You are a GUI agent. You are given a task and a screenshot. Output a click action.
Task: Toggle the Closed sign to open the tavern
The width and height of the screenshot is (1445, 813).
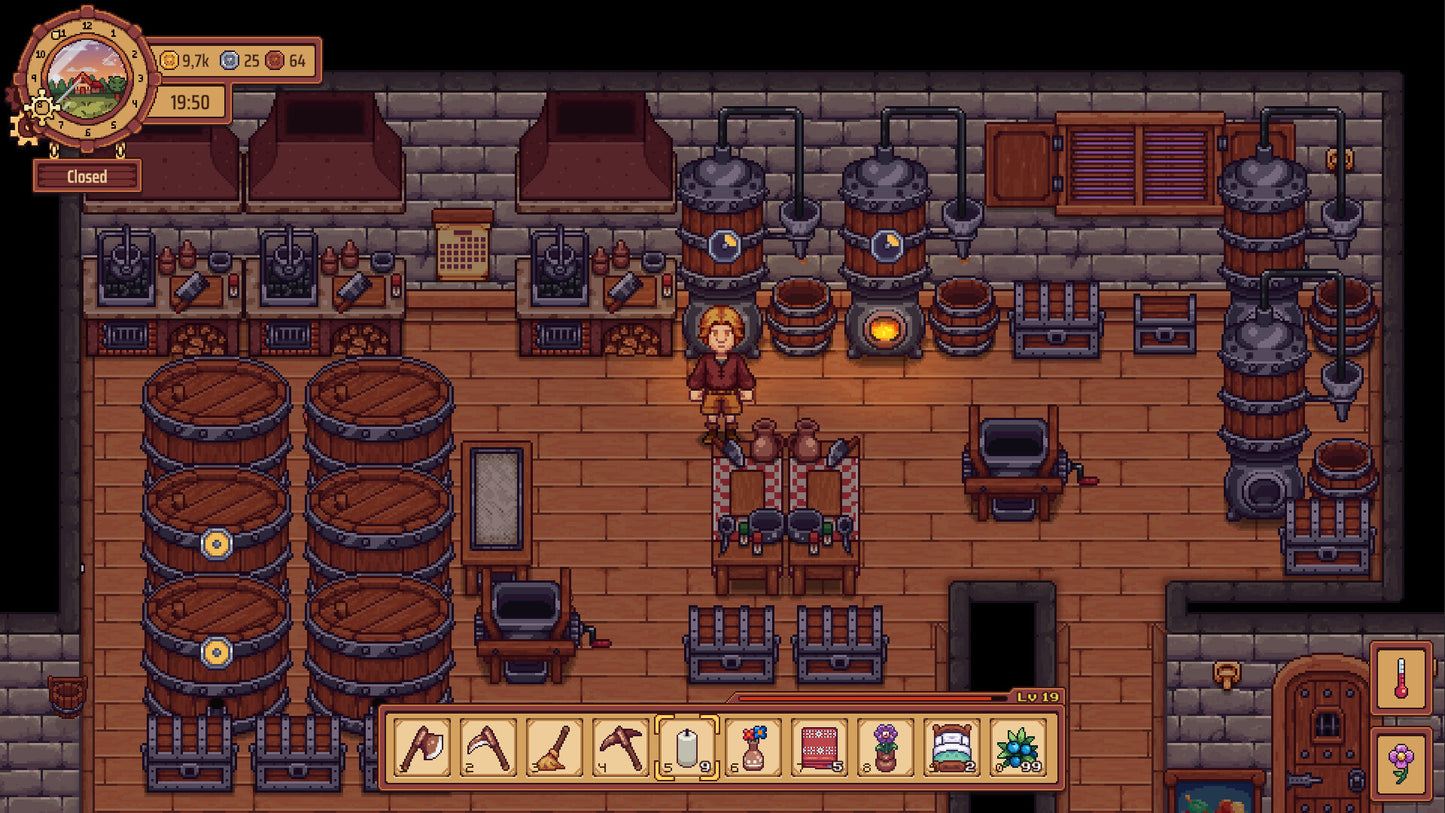88,176
